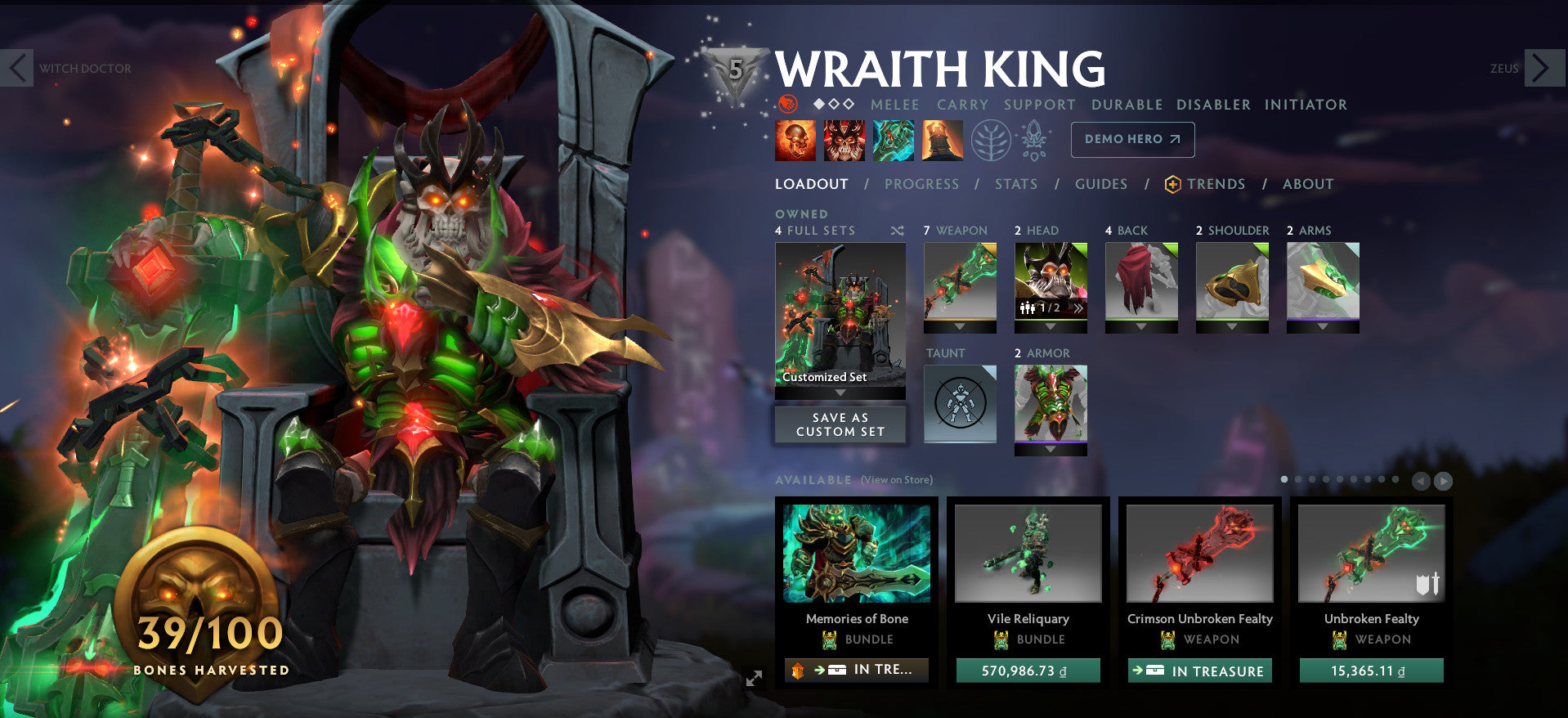The height and width of the screenshot is (718, 1568).
Task: Click the second pagination dot above Available items
Action: 1298,479
